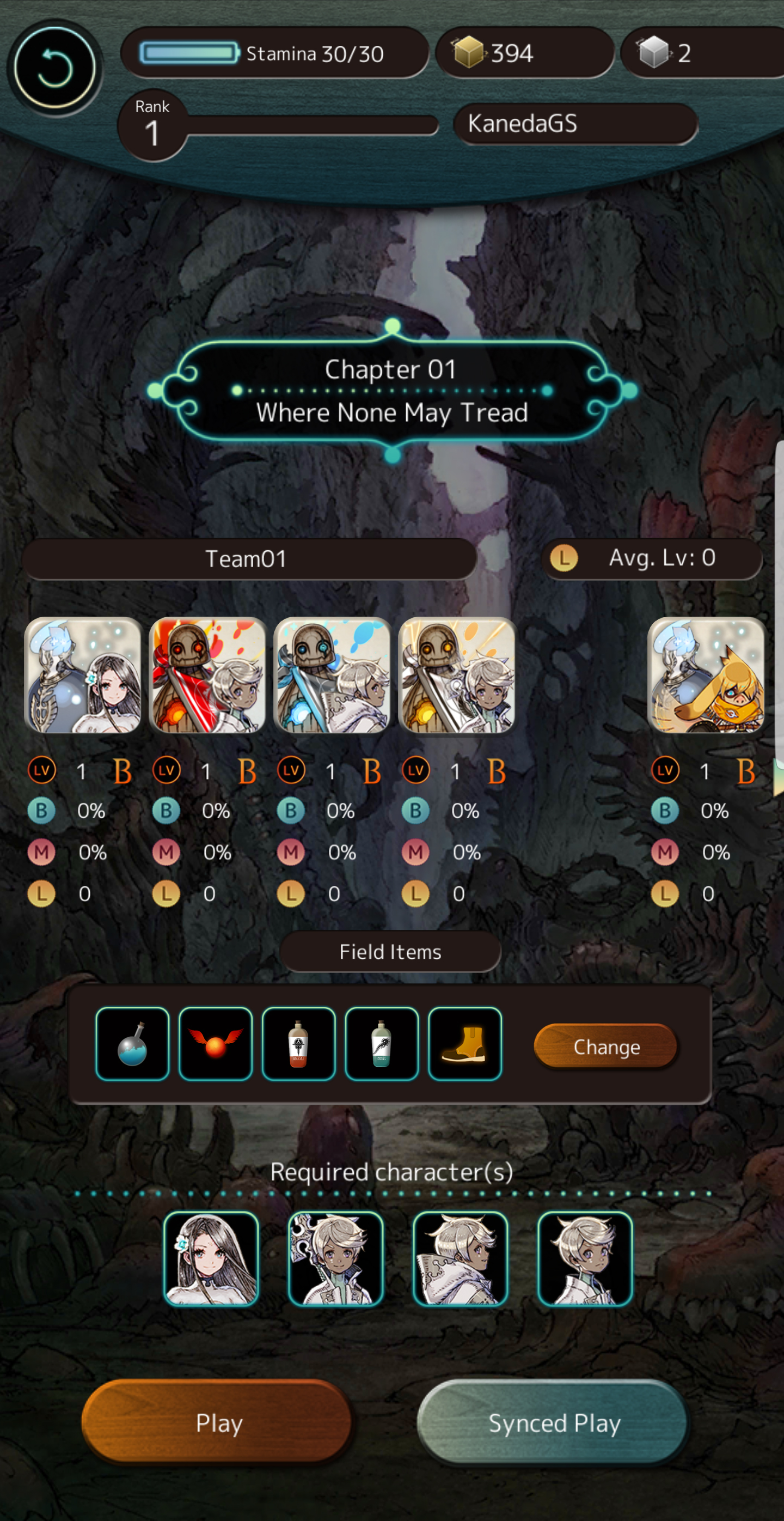
Task: Select the dark-haired girl team card
Action: click(83, 675)
